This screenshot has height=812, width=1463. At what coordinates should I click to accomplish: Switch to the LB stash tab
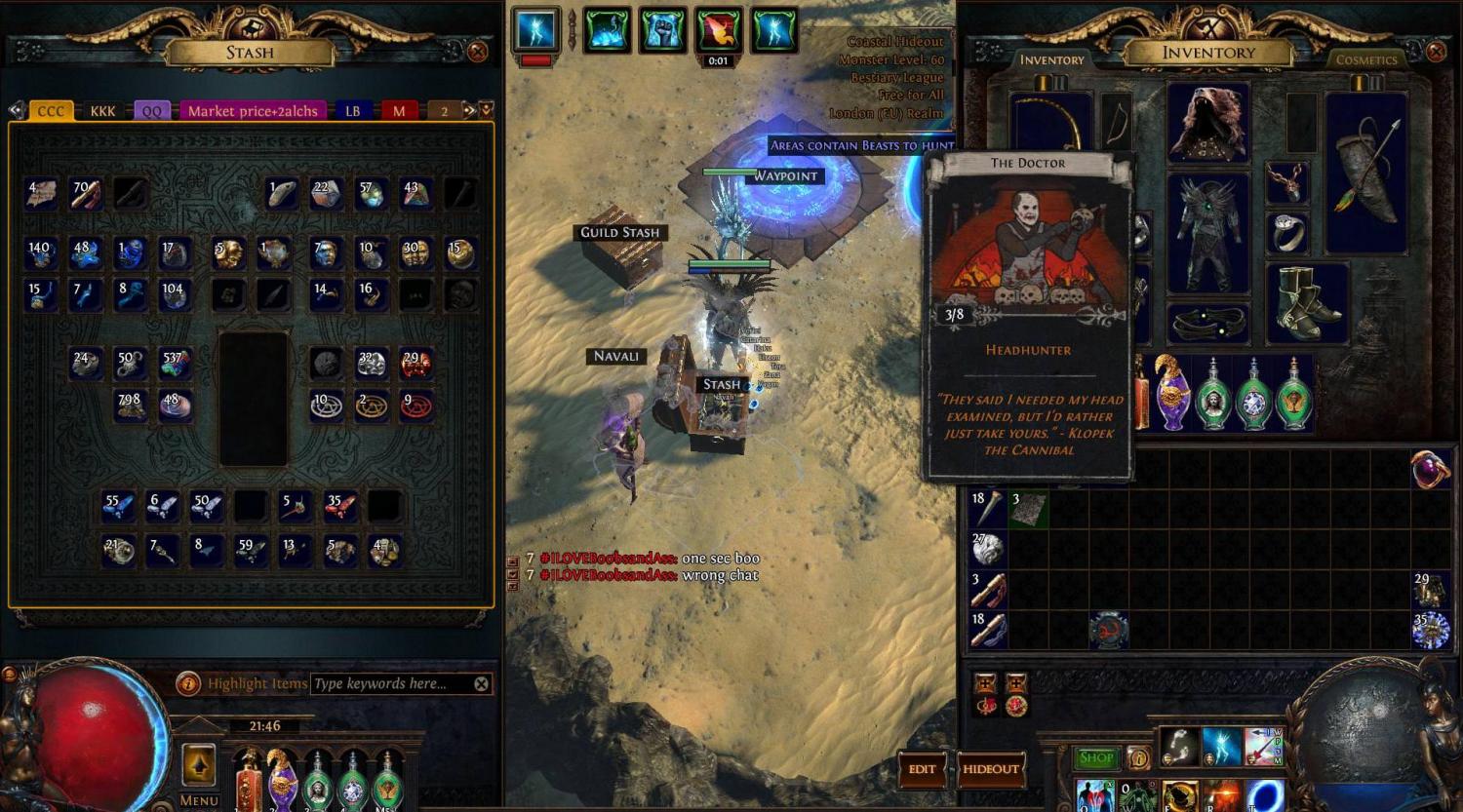tap(352, 111)
